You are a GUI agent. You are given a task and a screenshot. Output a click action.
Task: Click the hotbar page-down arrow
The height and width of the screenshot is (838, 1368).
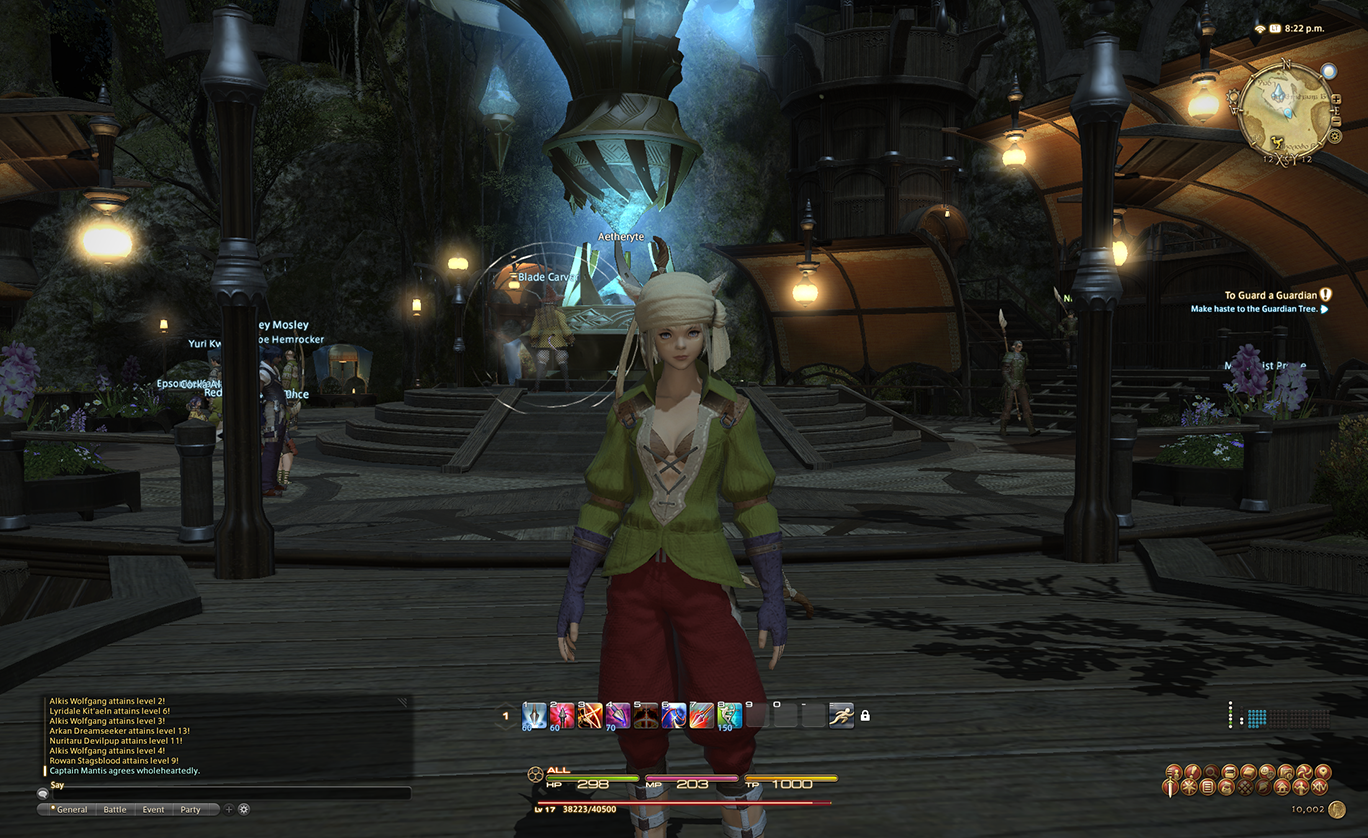point(505,728)
